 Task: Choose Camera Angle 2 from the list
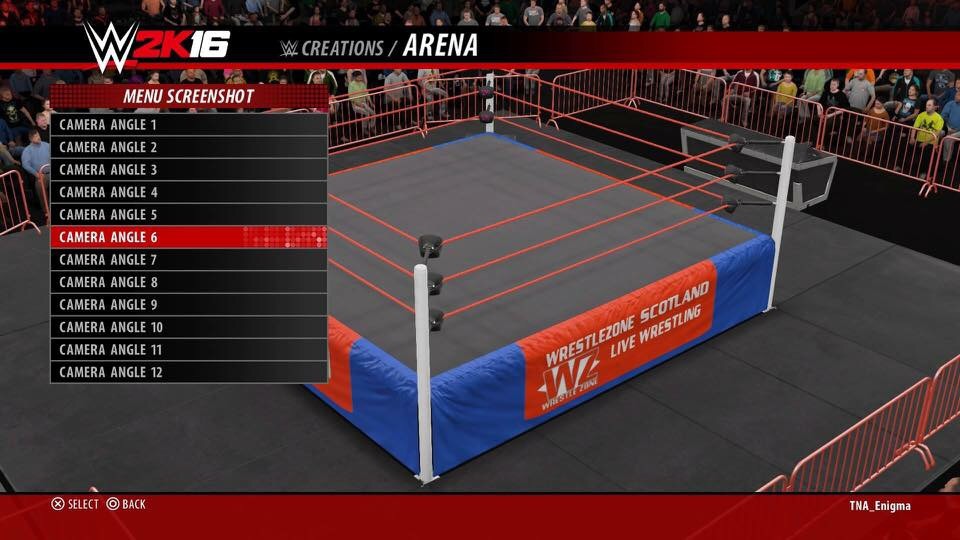189,147
